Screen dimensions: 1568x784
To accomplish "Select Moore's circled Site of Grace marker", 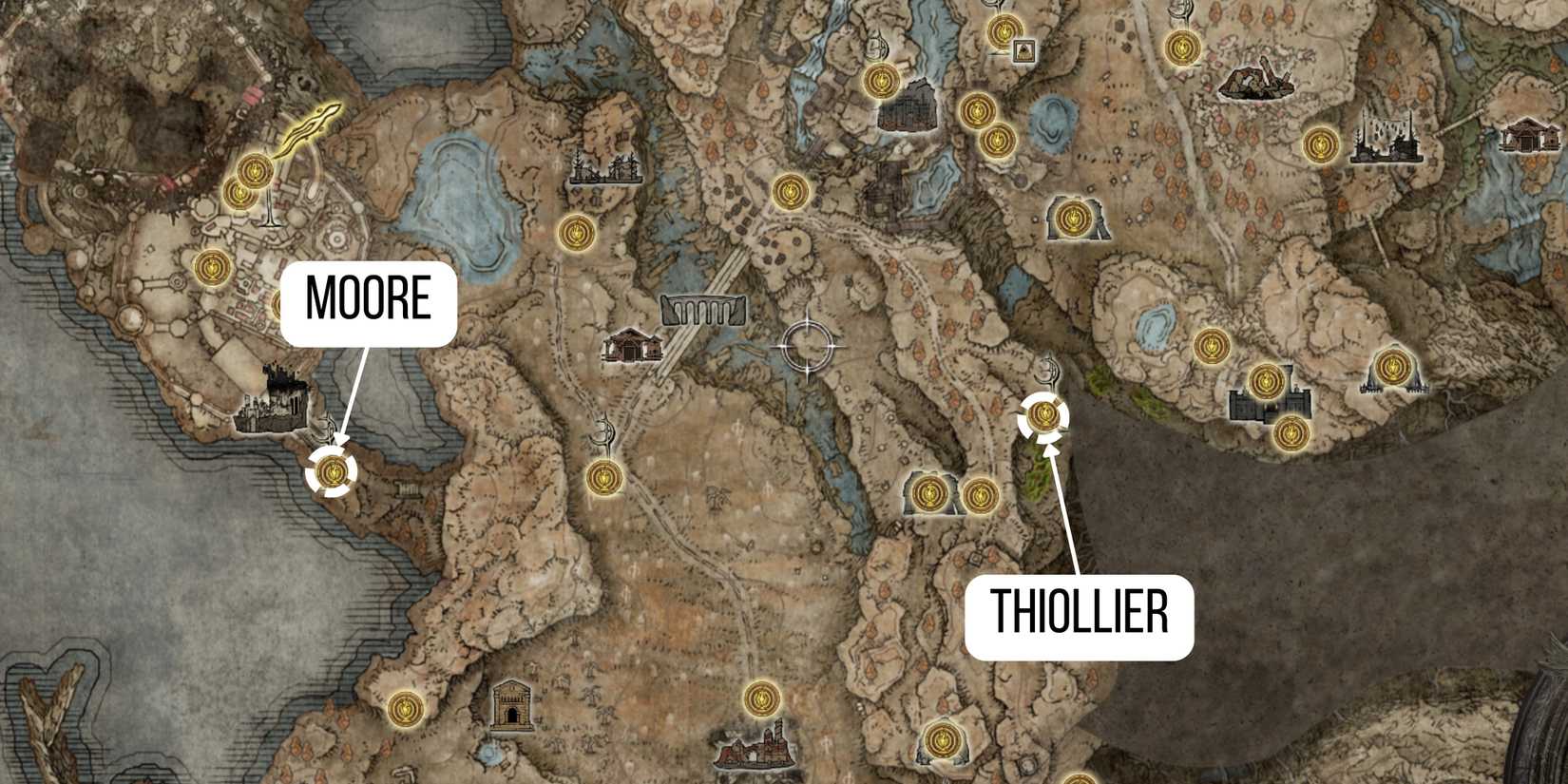I will tap(329, 472).
